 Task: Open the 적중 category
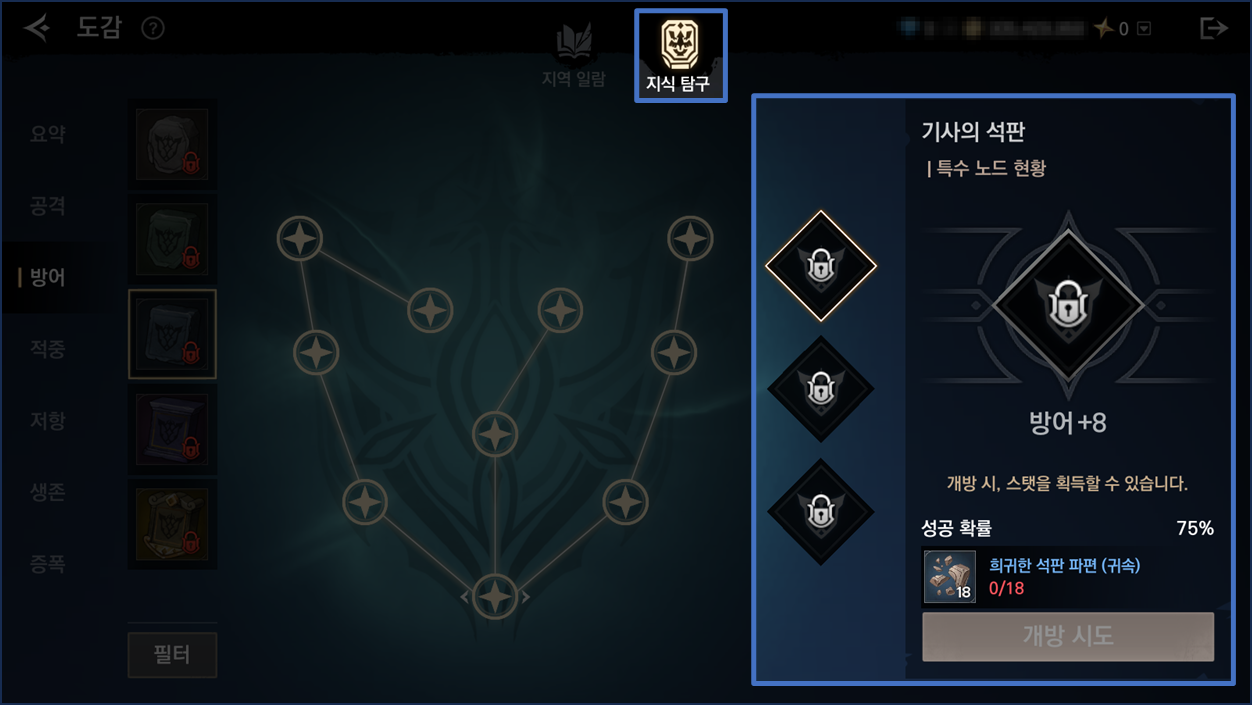(48, 349)
